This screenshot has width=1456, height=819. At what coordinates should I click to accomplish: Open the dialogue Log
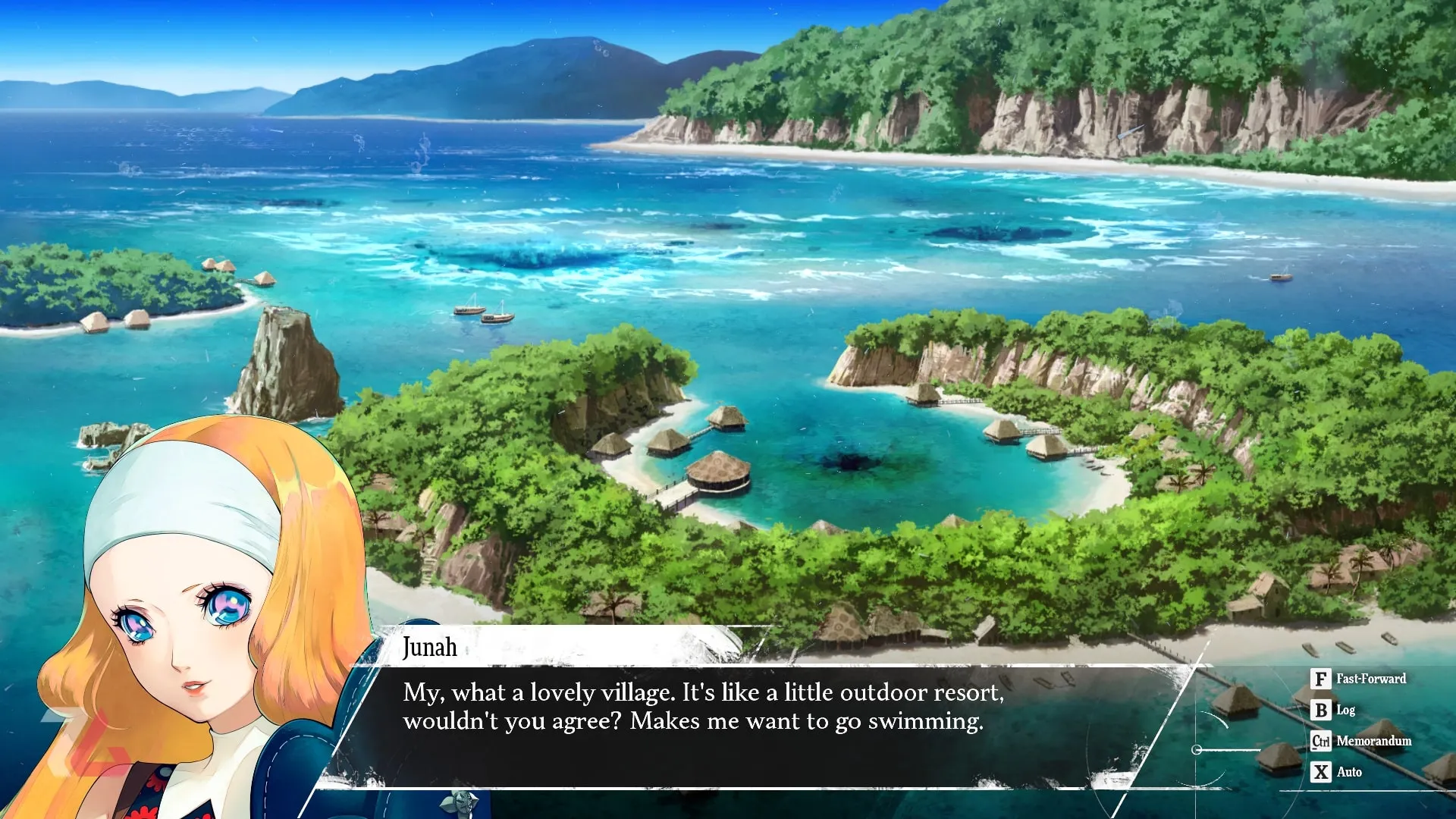tap(1333, 710)
